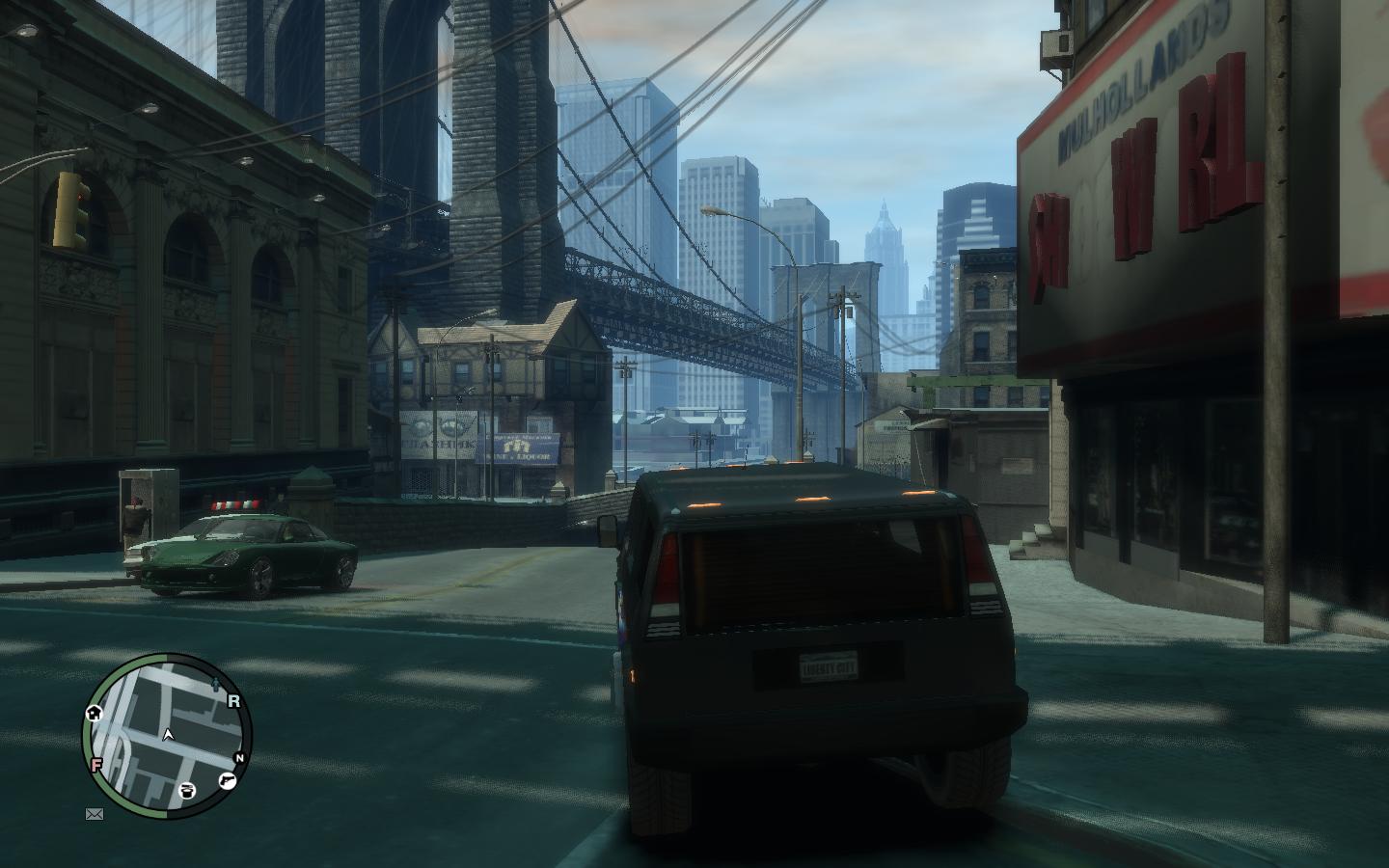Select the friend figure blip on the radar
This screenshot has width=1389, height=868.
click(x=214, y=686)
